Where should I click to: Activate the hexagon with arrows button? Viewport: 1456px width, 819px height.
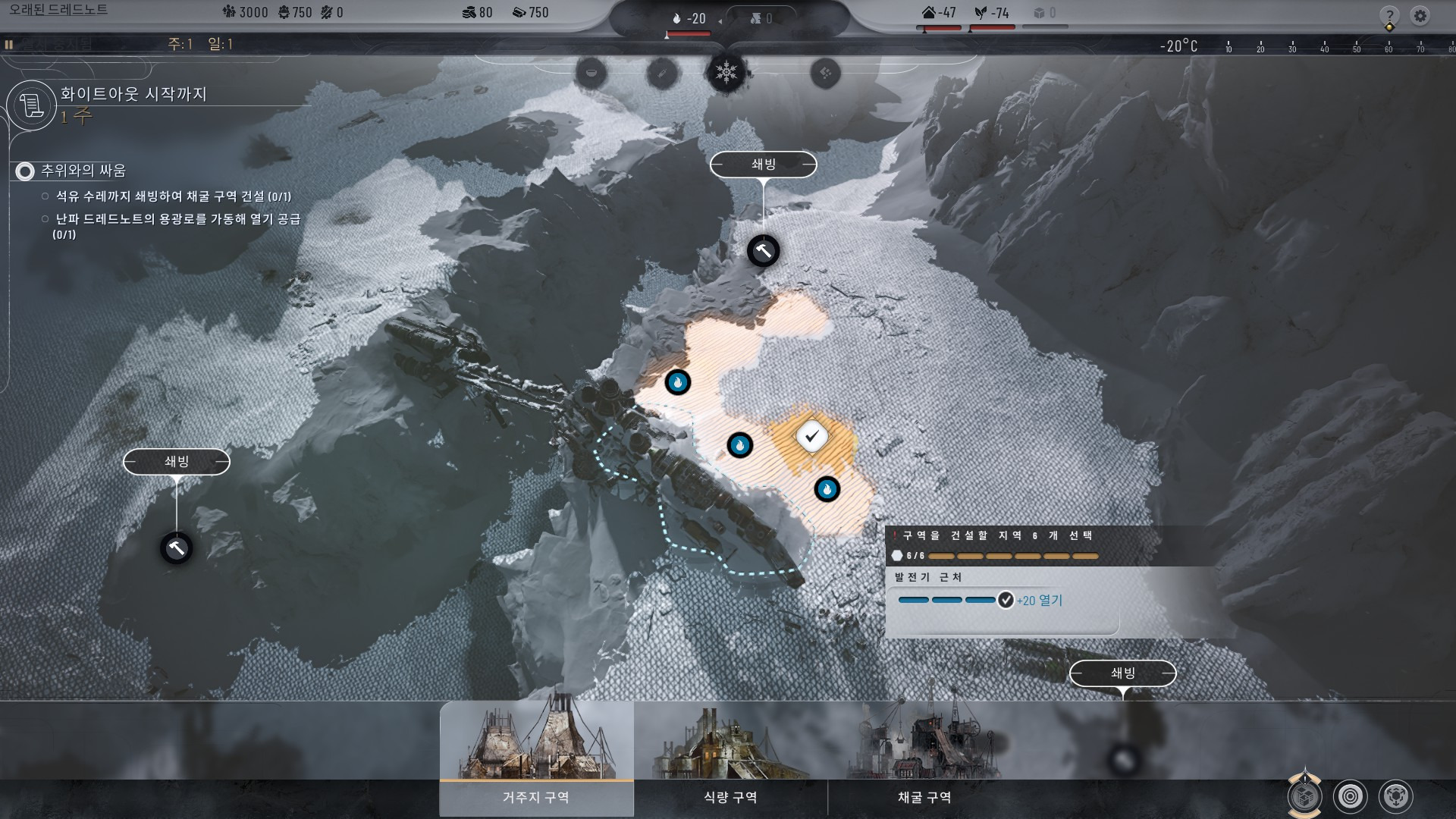pos(1395,796)
